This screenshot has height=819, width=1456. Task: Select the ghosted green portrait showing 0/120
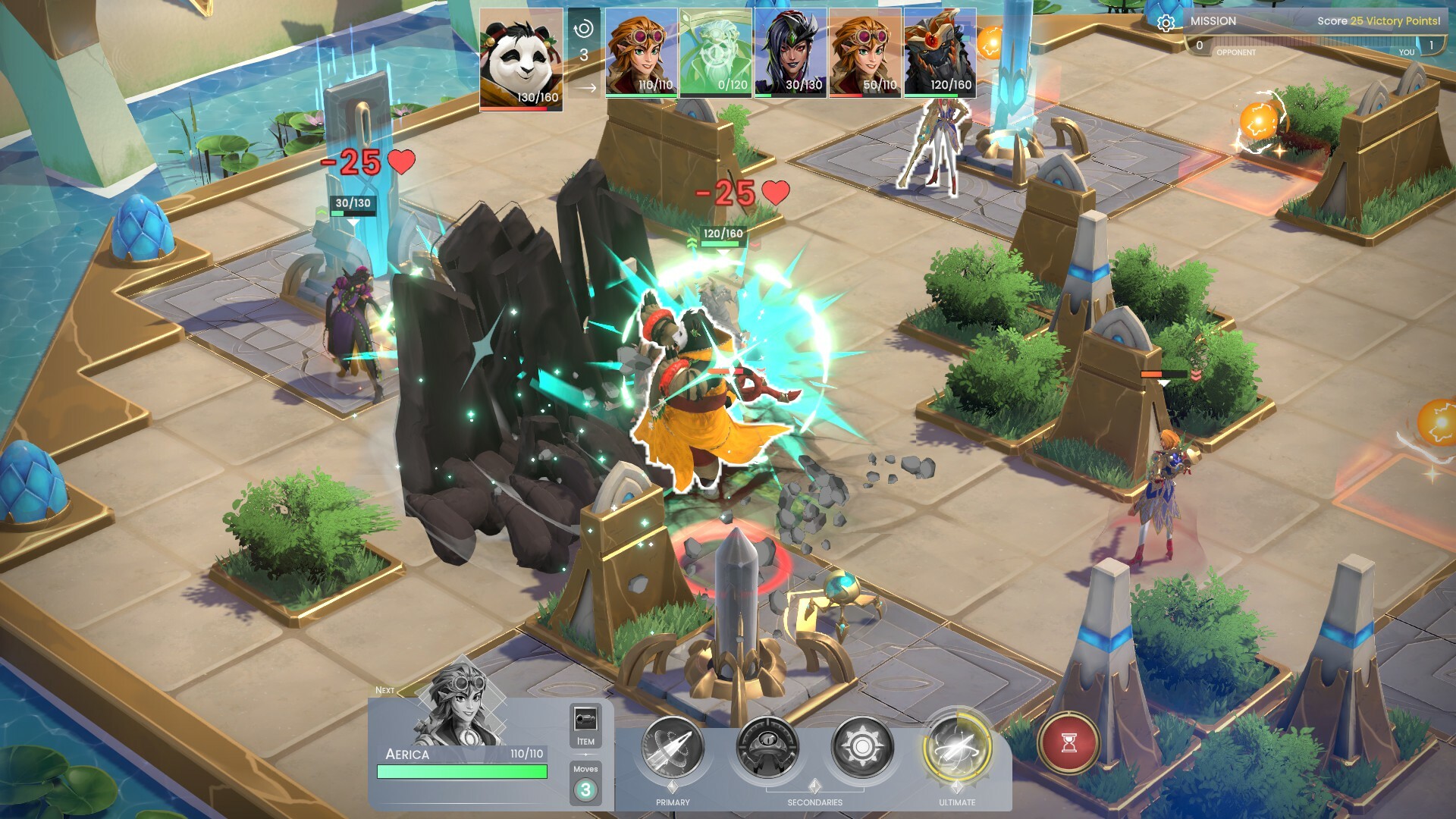click(715, 52)
